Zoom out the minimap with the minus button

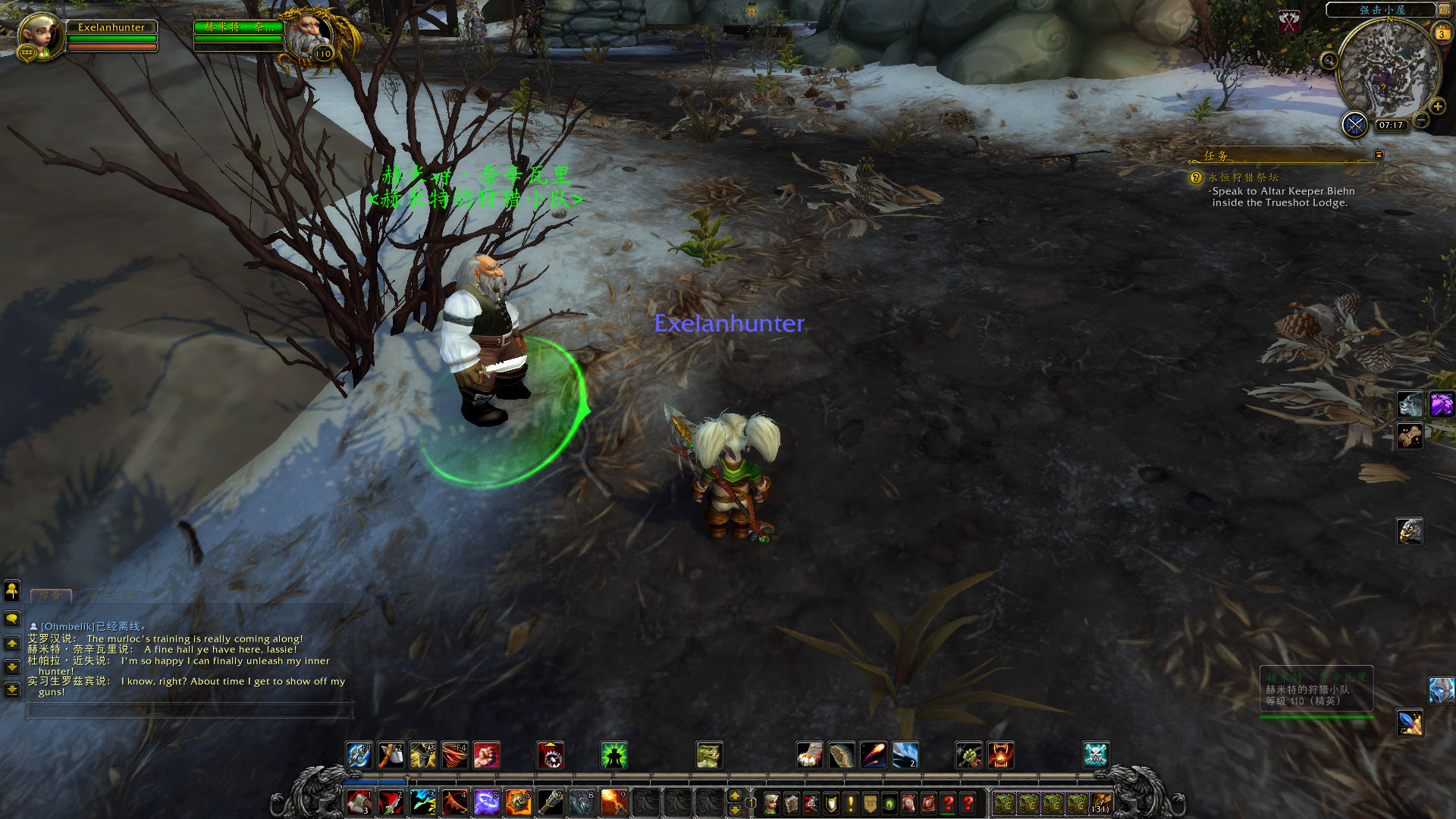[x=1422, y=121]
